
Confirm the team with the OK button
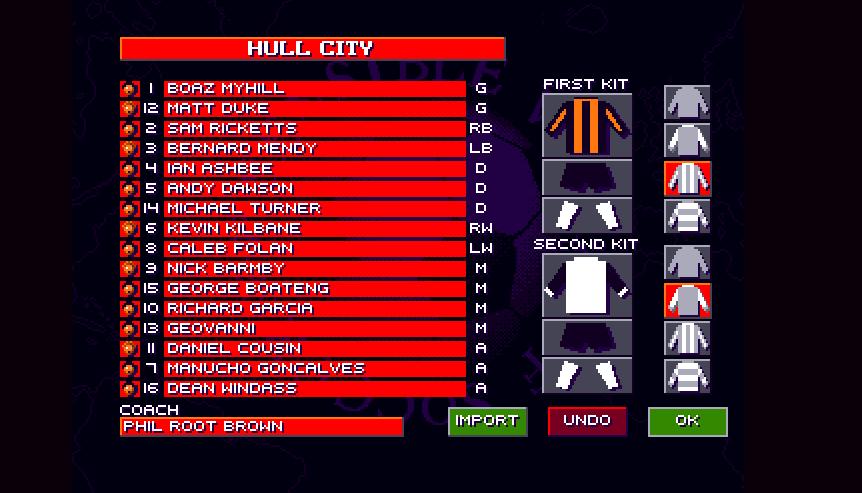tap(687, 421)
